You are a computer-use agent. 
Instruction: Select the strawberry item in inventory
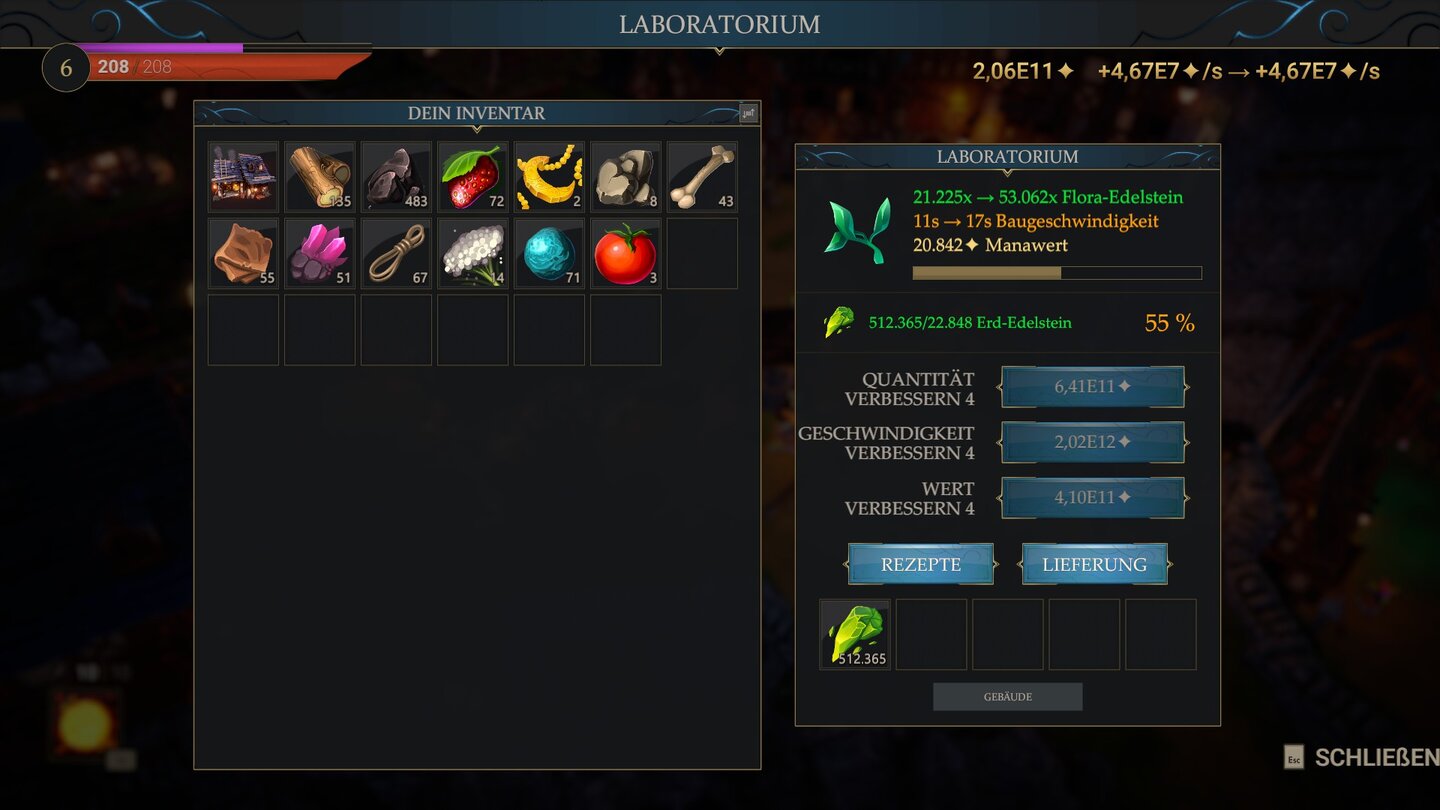click(x=472, y=176)
